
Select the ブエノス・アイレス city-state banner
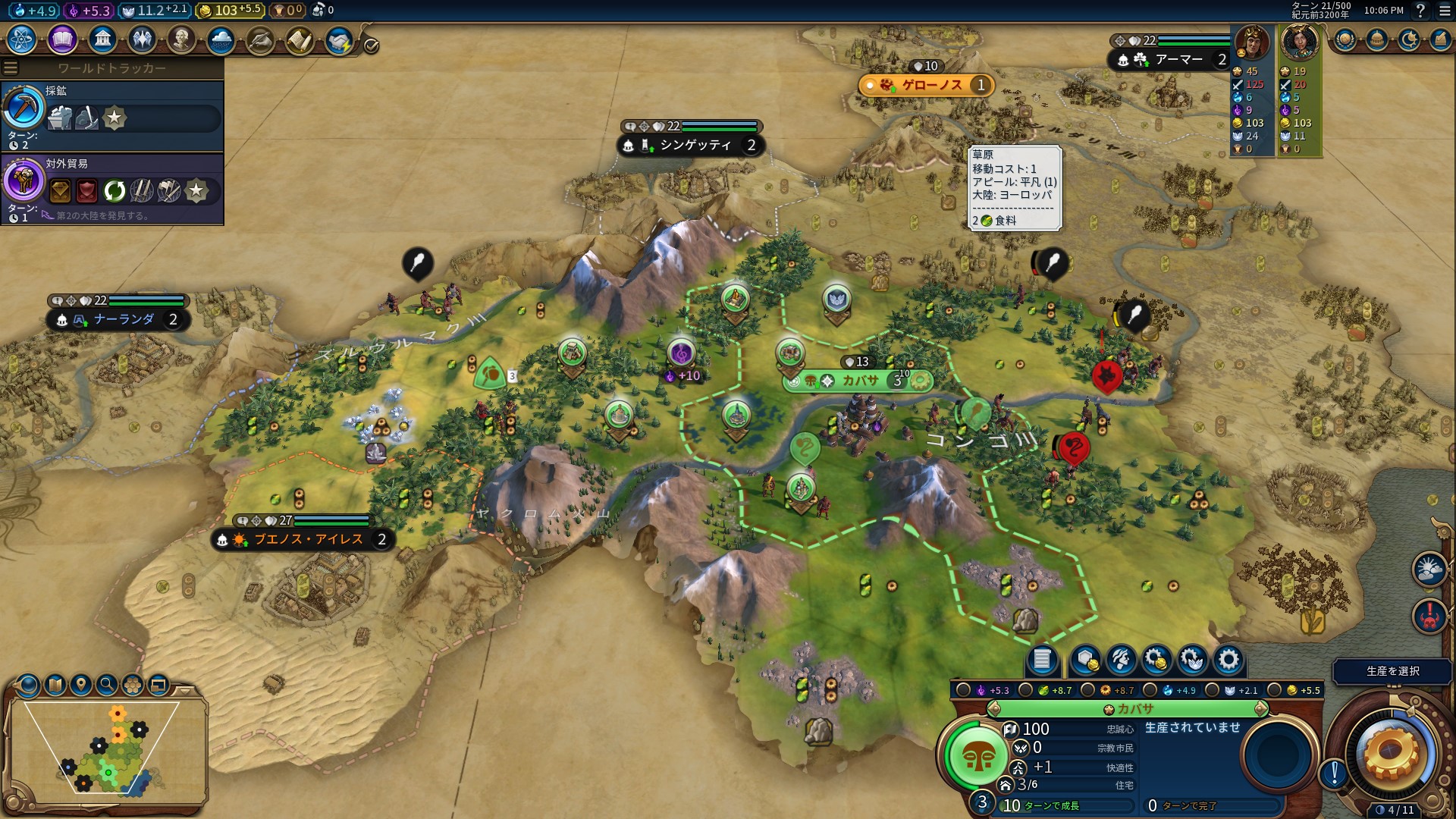coord(308,539)
